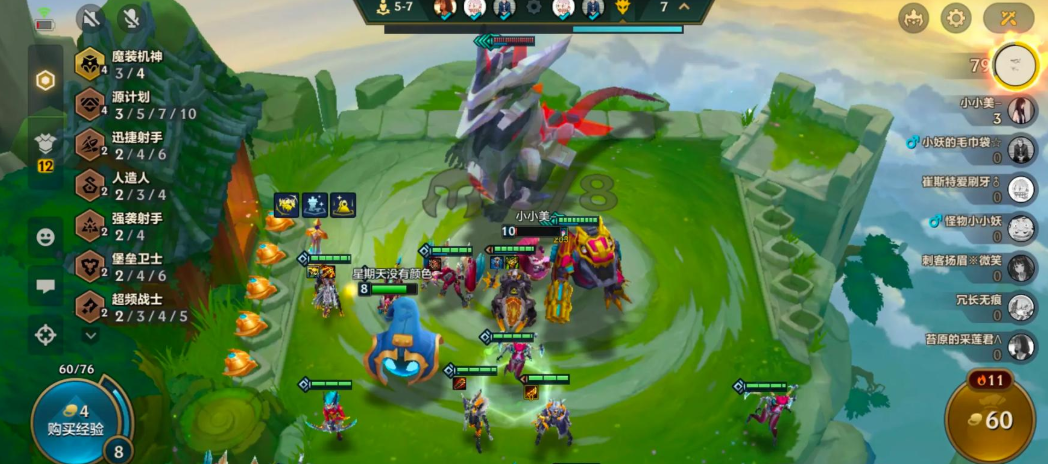This screenshot has height=464, width=1048.
Task: Toggle the muted speaker icon
Action: [91, 18]
